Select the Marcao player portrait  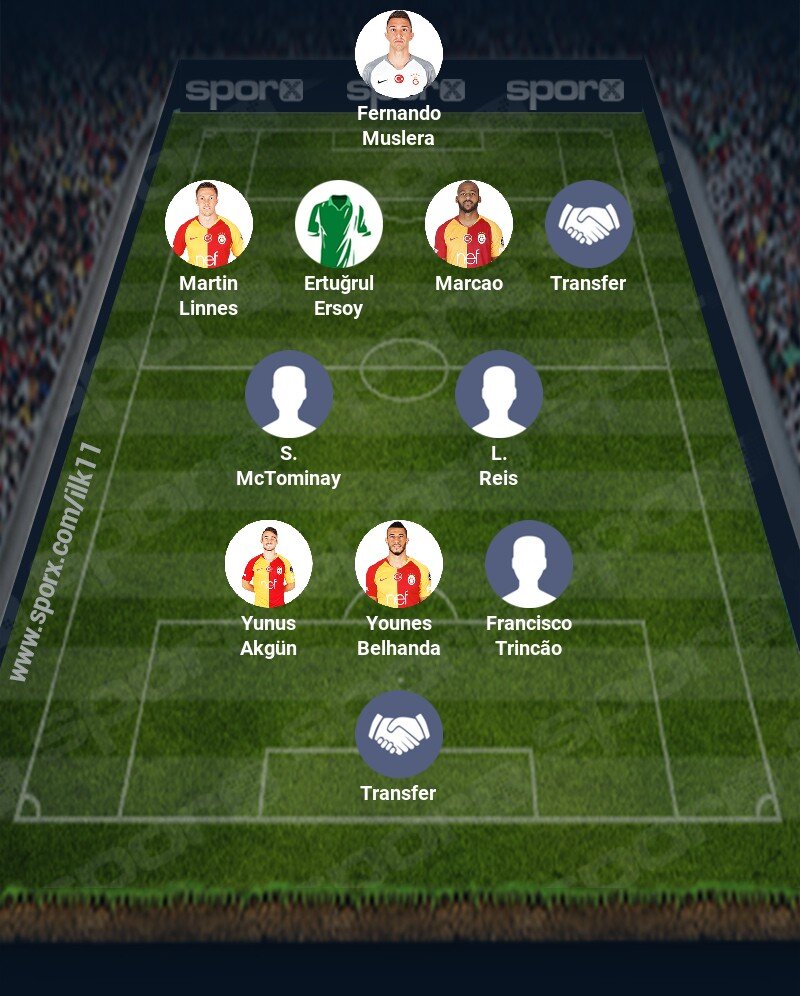469,224
